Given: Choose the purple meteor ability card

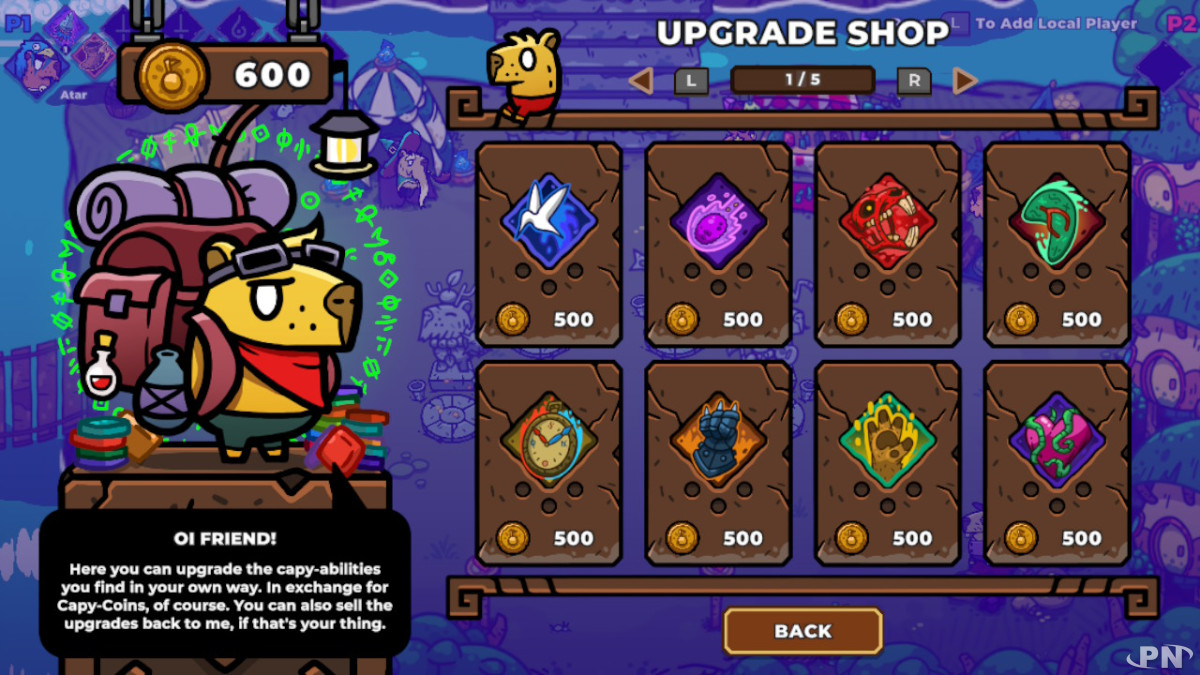Looking at the screenshot, I should tap(718, 244).
